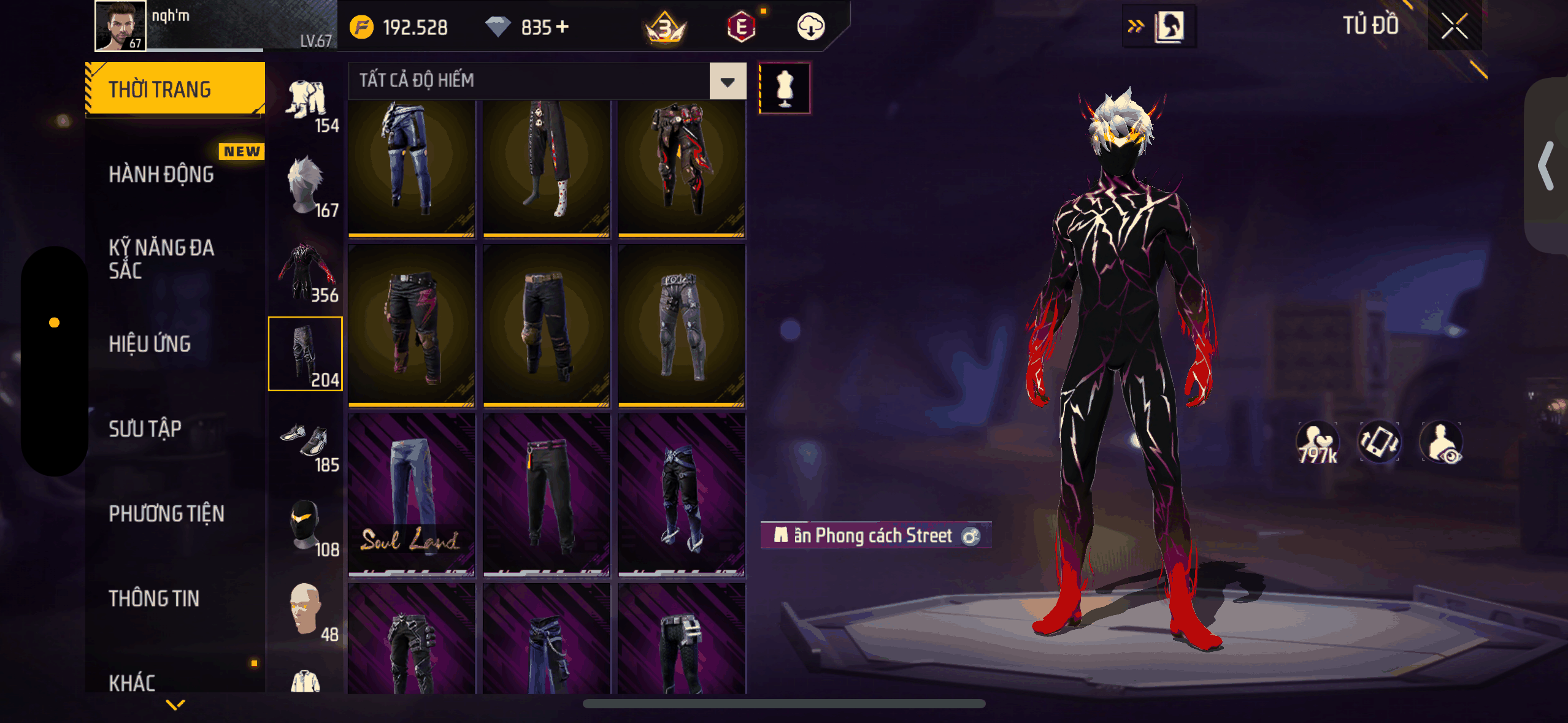The width and height of the screenshot is (1568, 723).
Task: Go to the SƯU TẬP tab
Action: click(x=145, y=429)
